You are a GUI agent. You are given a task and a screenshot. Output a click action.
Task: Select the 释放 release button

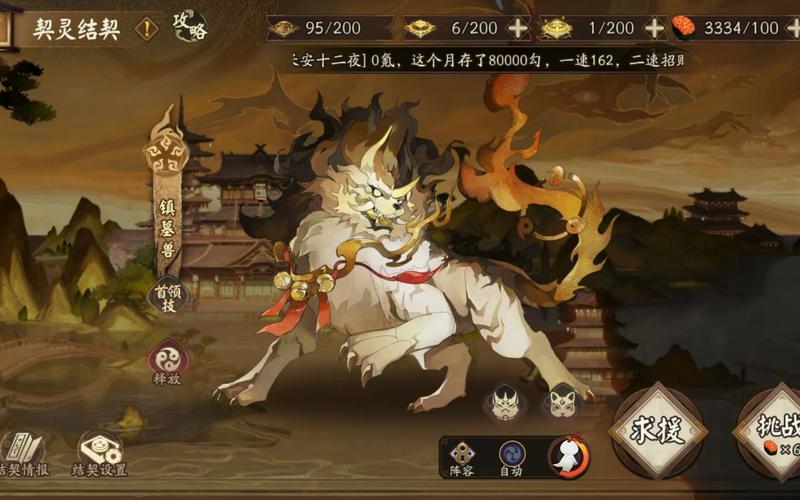pyautogui.click(x=166, y=360)
